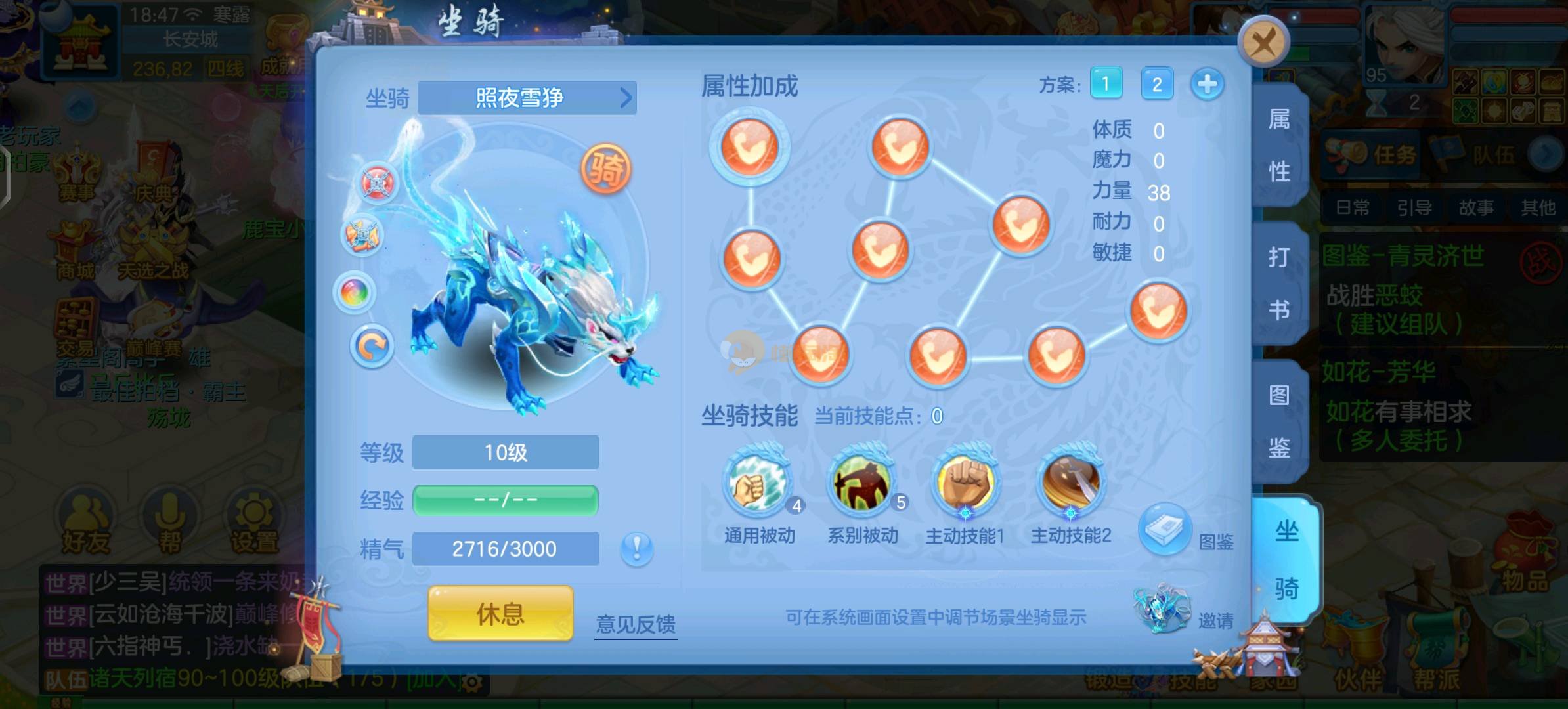1568x709 pixels.
Task: Switch to the 属性 side tab
Action: 1278,146
